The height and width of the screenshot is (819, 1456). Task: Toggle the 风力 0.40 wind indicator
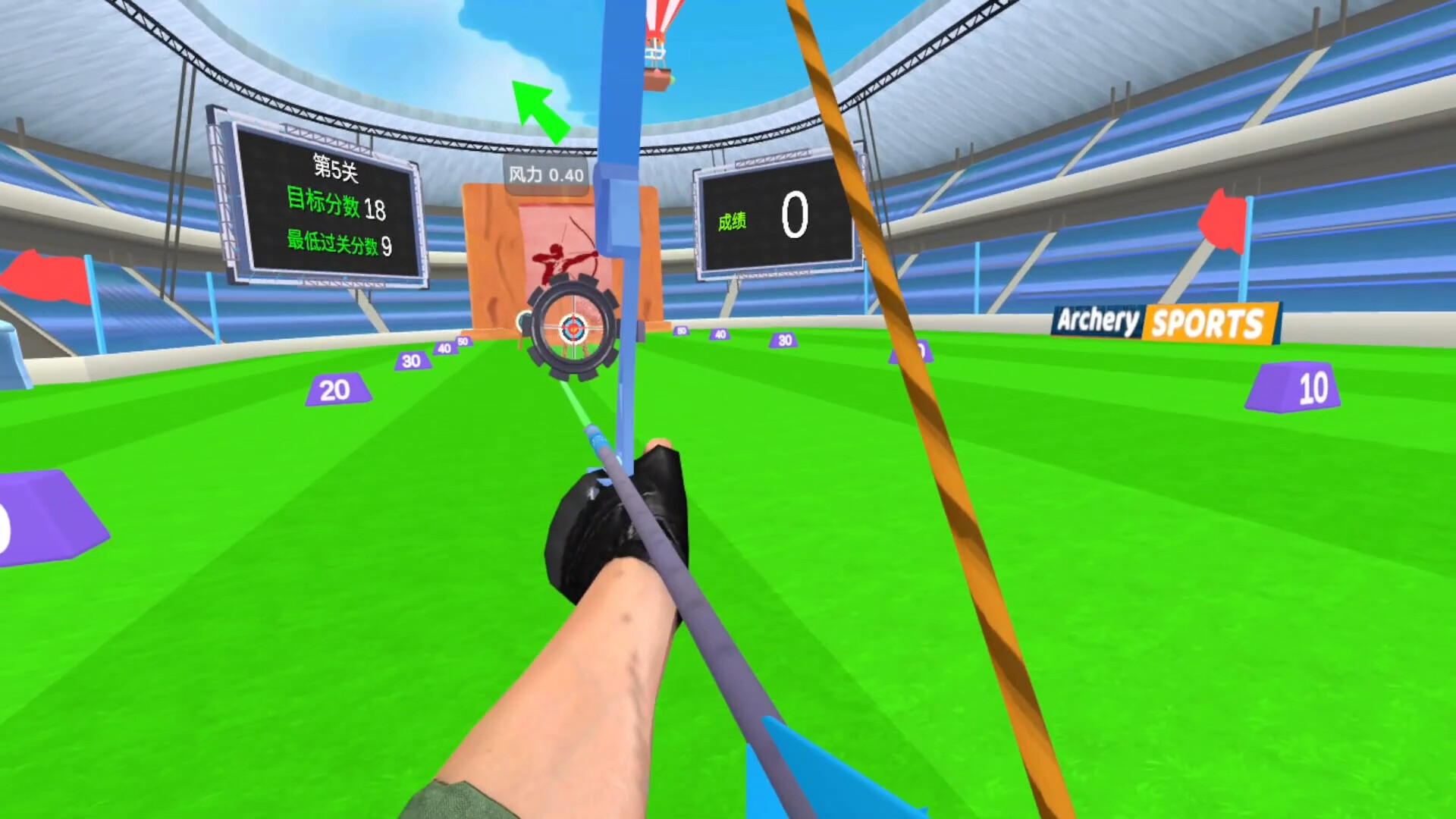pyautogui.click(x=544, y=174)
